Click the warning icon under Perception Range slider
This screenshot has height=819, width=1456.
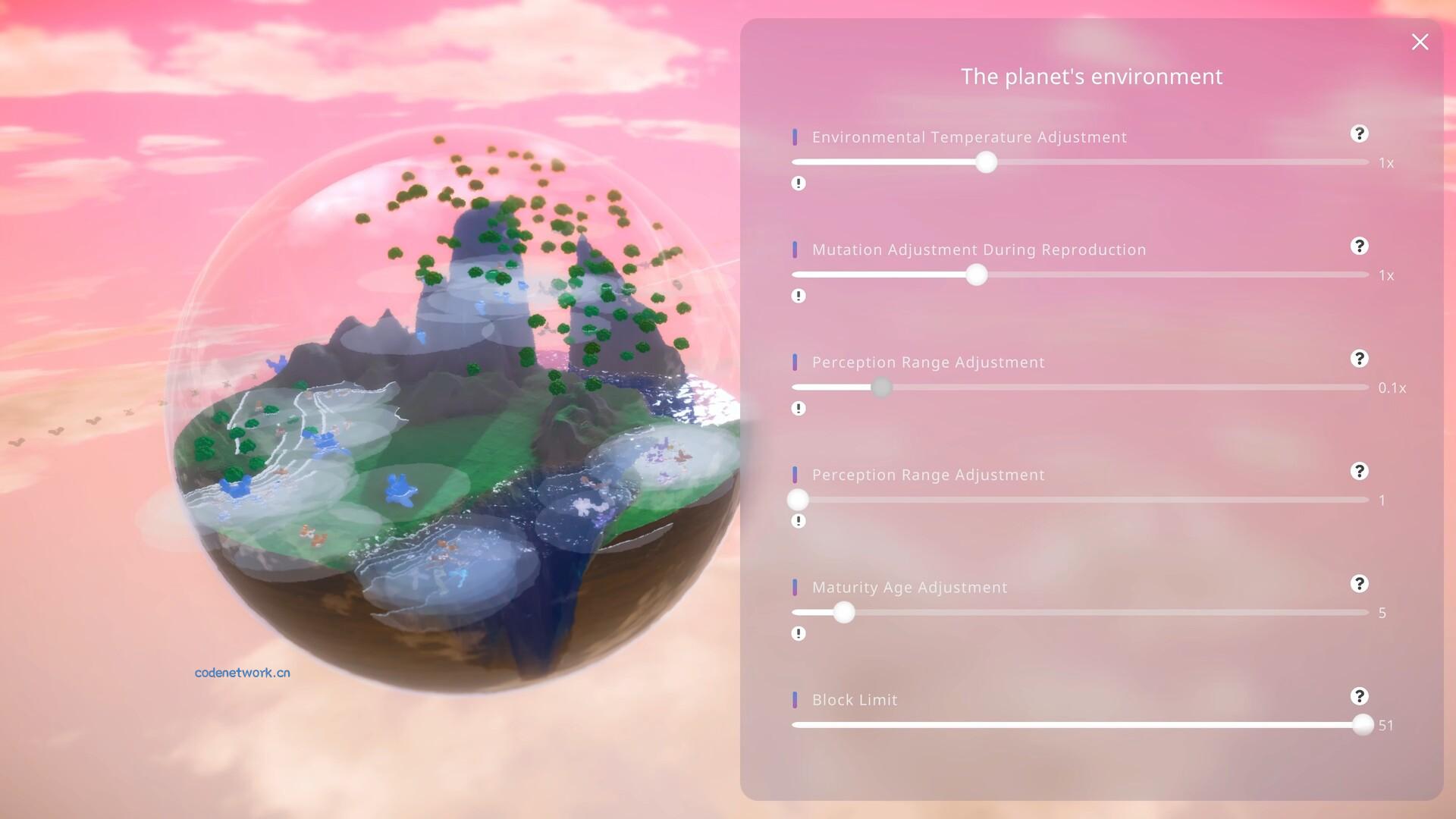798,408
